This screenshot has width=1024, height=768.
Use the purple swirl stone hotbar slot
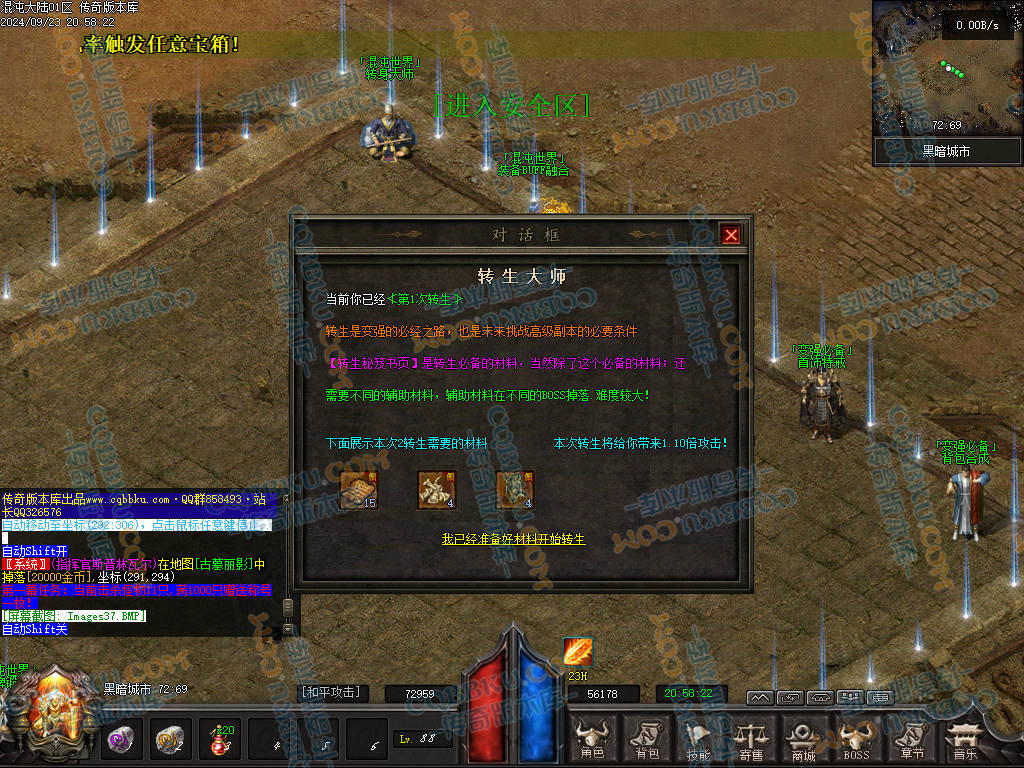coord(122,740)
